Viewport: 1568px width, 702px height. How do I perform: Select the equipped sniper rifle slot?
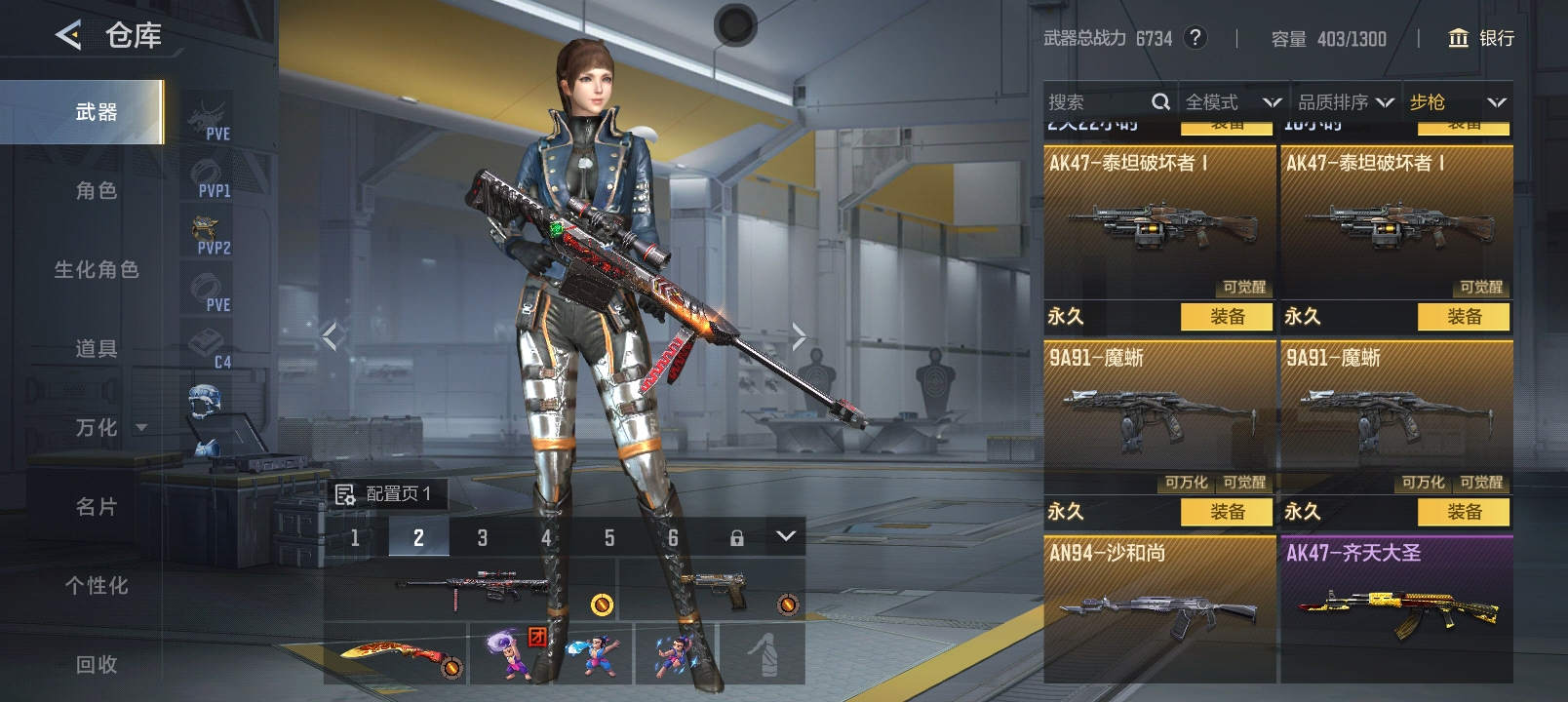[470, 588]
